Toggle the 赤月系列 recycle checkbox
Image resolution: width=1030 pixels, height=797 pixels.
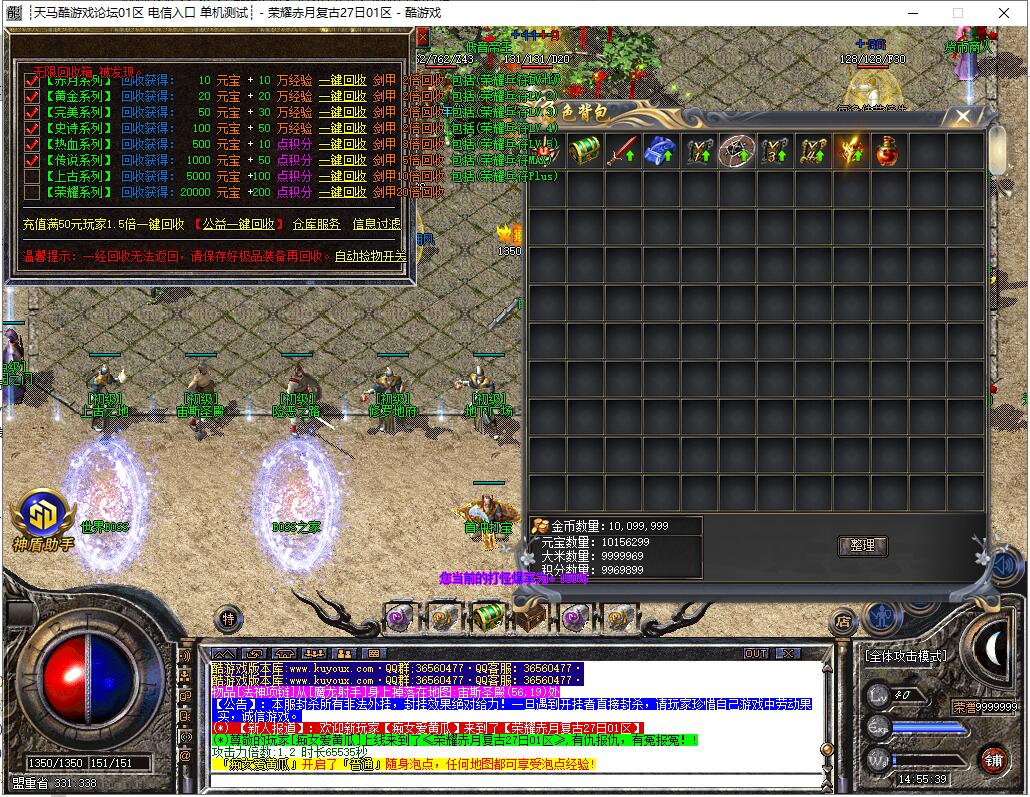(32, 81)
